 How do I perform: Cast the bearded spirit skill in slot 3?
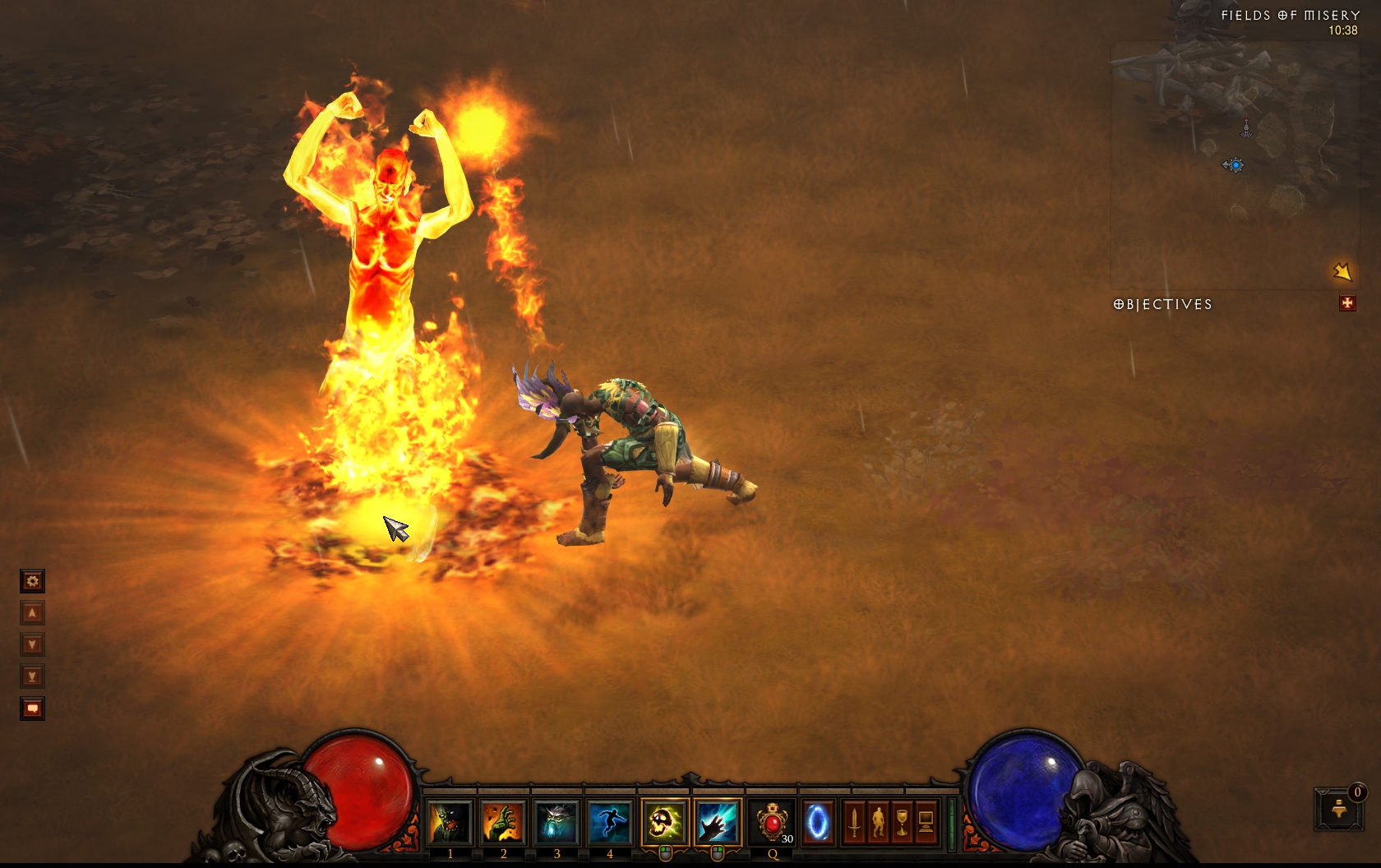tap(557, 822)
